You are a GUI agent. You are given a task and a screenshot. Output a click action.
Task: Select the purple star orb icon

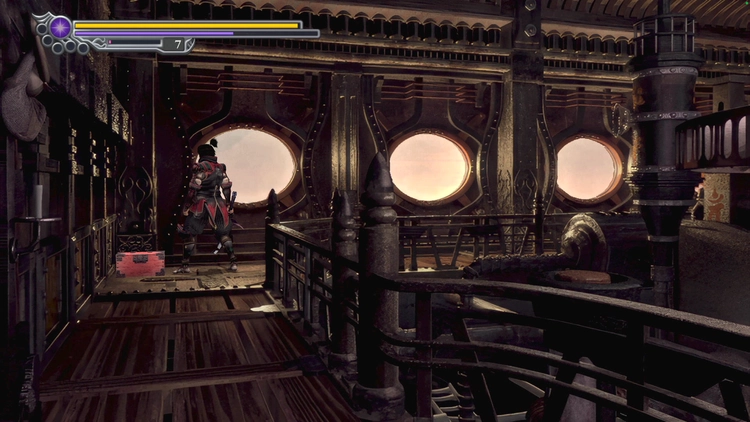click(x=60, y=27)
